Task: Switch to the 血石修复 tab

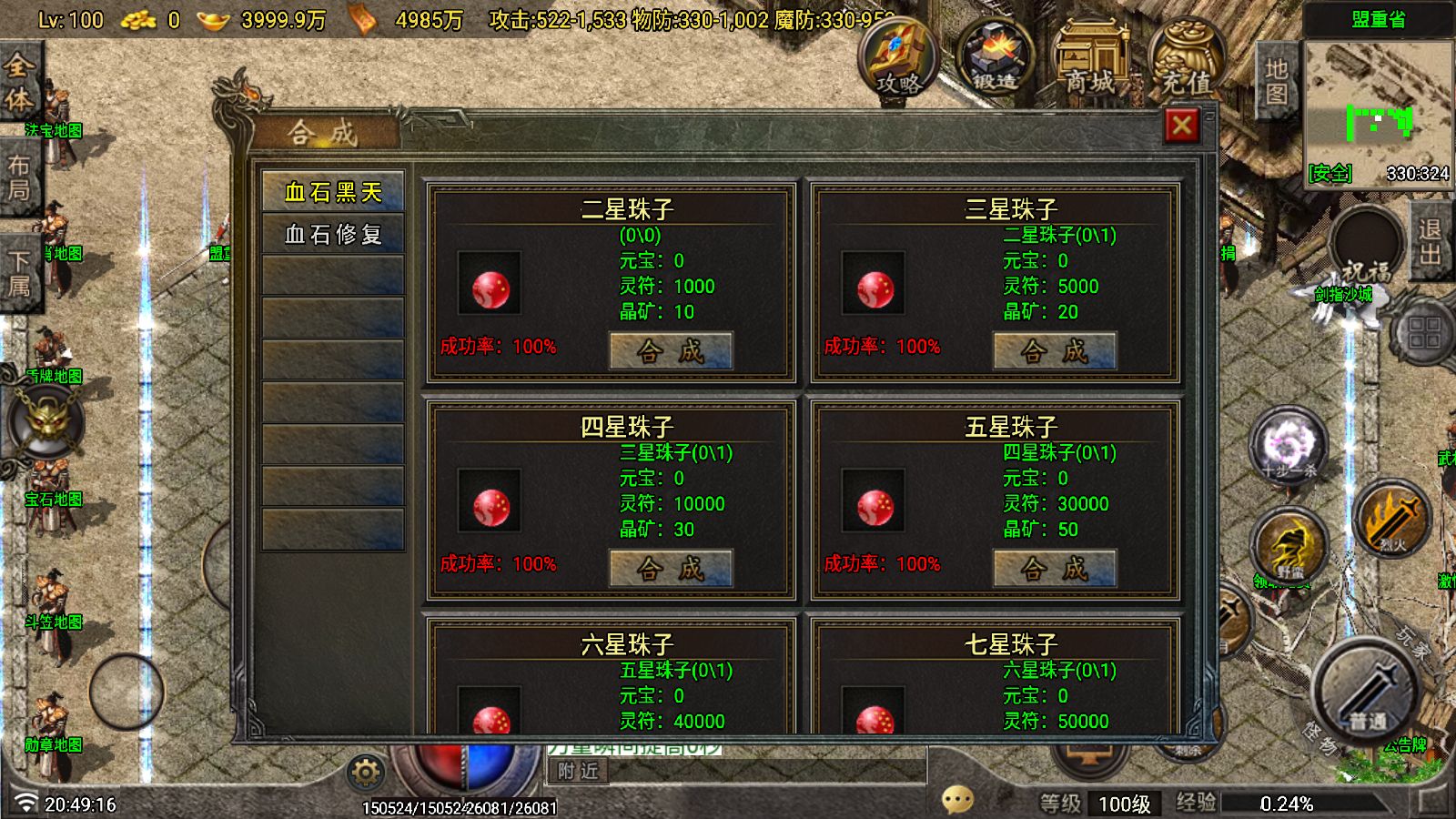Action: (332, 234)
